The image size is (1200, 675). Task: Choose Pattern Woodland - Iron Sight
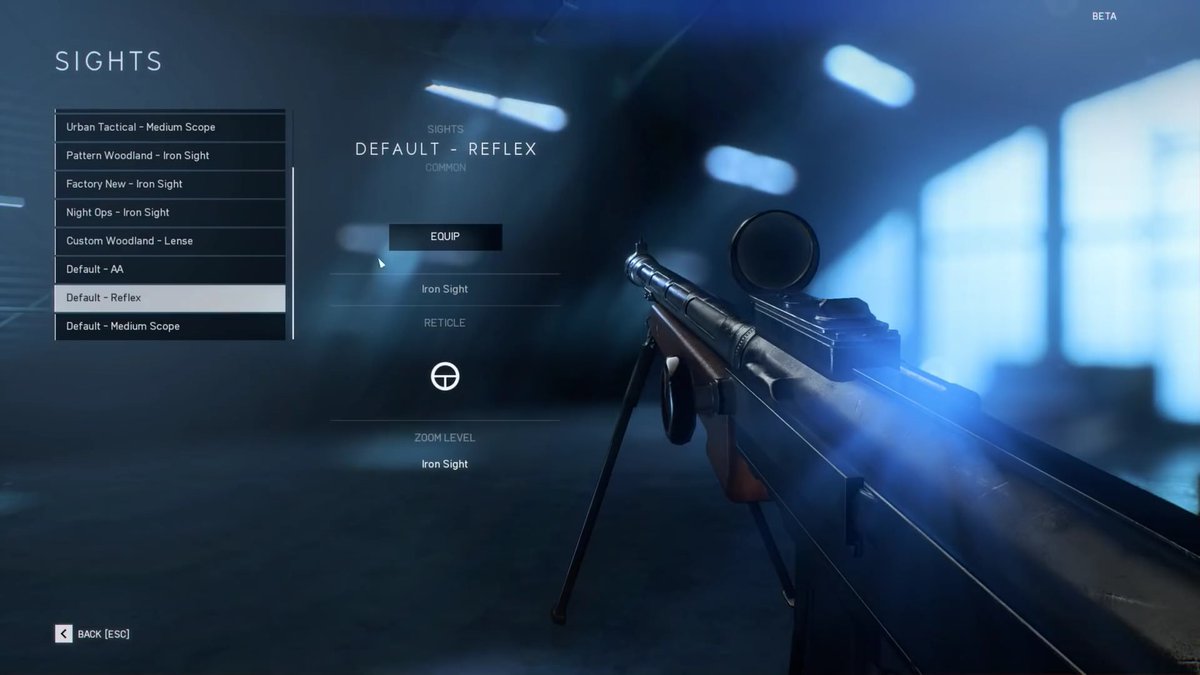pos(170,156)
